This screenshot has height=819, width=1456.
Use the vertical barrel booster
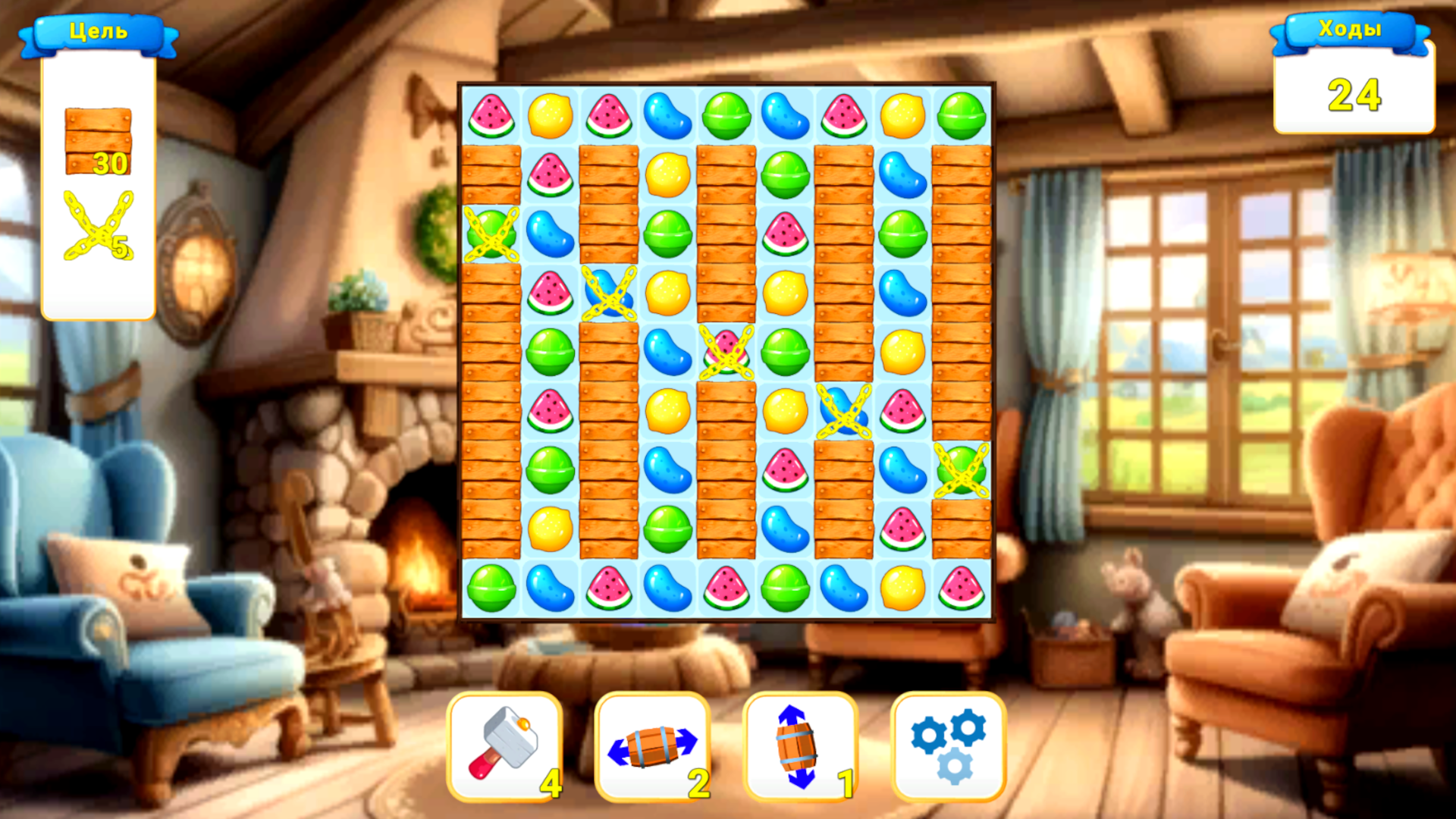click(x=796, y=747)
